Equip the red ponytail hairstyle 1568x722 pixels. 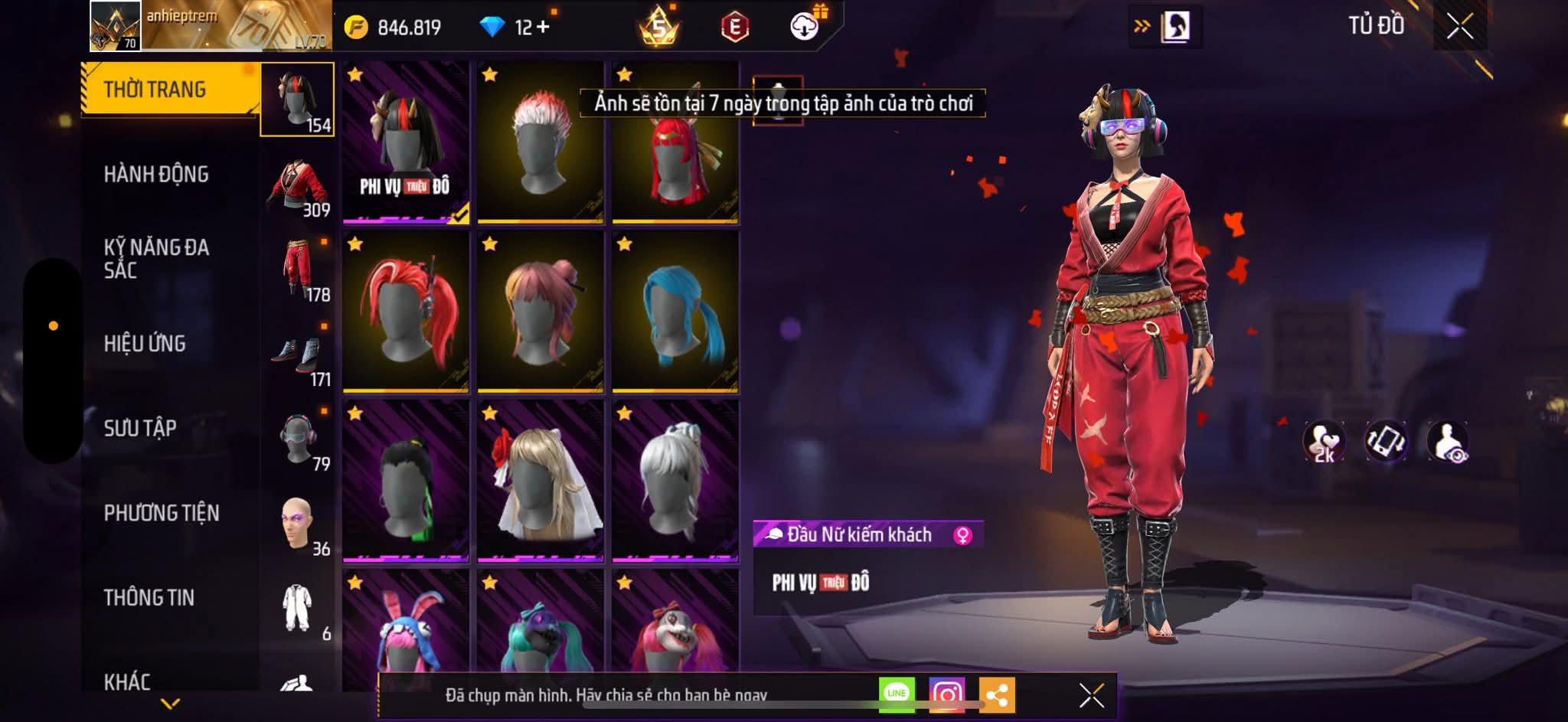click(x=405, y=312)
